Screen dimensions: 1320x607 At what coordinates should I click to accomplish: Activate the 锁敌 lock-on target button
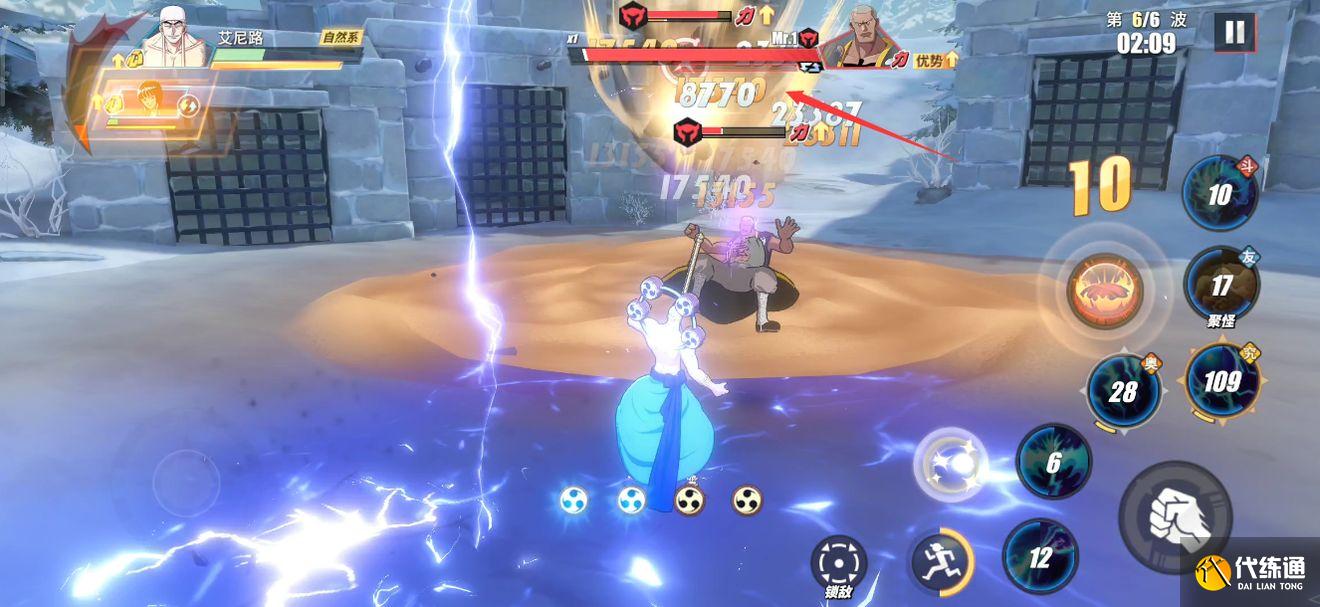point(837,565)
